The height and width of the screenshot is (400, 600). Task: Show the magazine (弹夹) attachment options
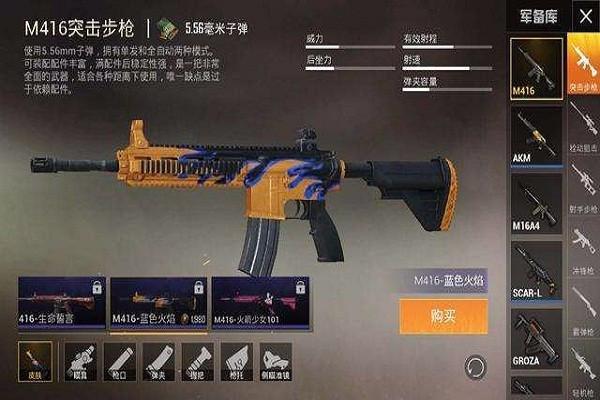point(158,358)
